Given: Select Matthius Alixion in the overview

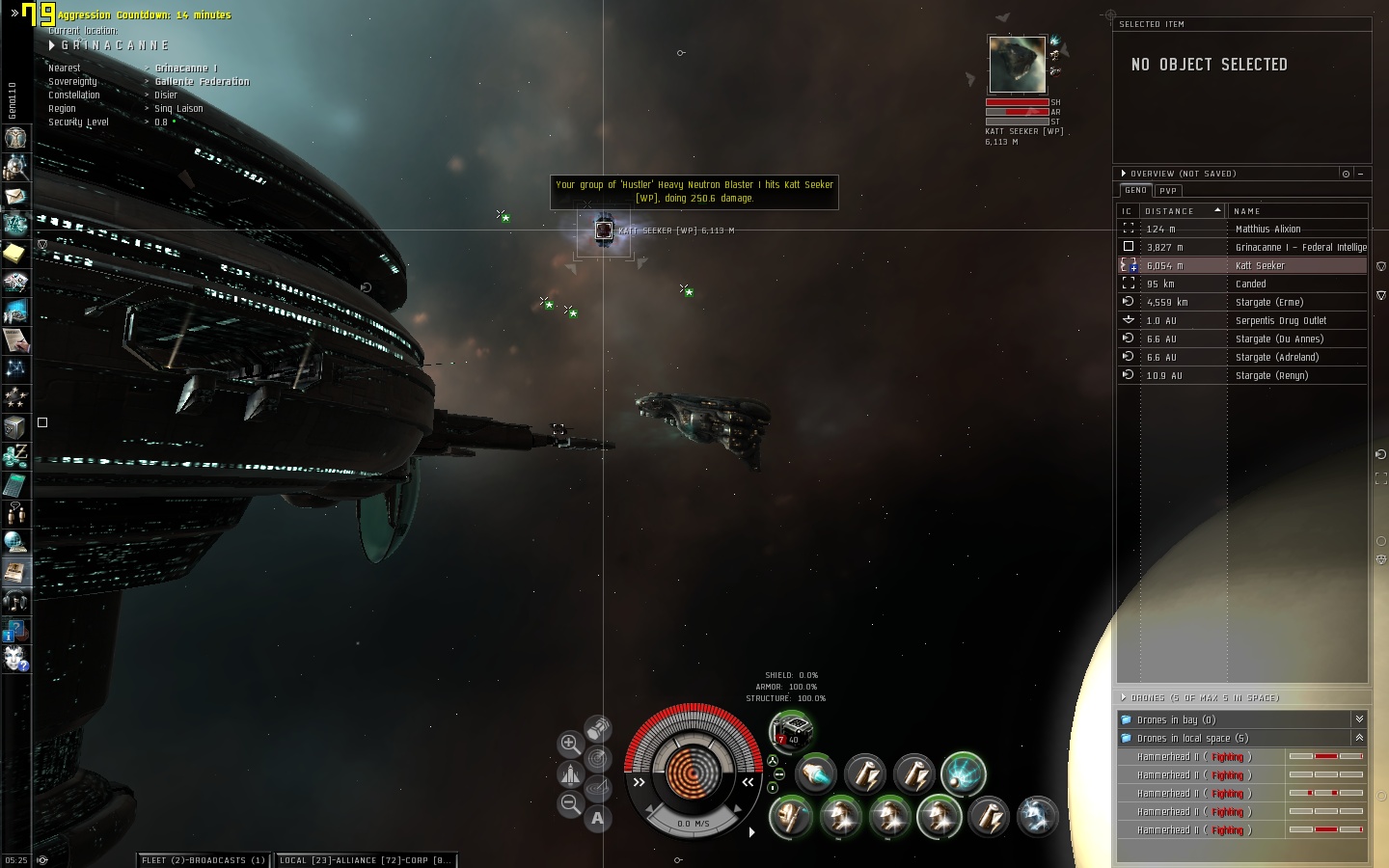Looking at the screenshot, I should (x=1267, y=230).
